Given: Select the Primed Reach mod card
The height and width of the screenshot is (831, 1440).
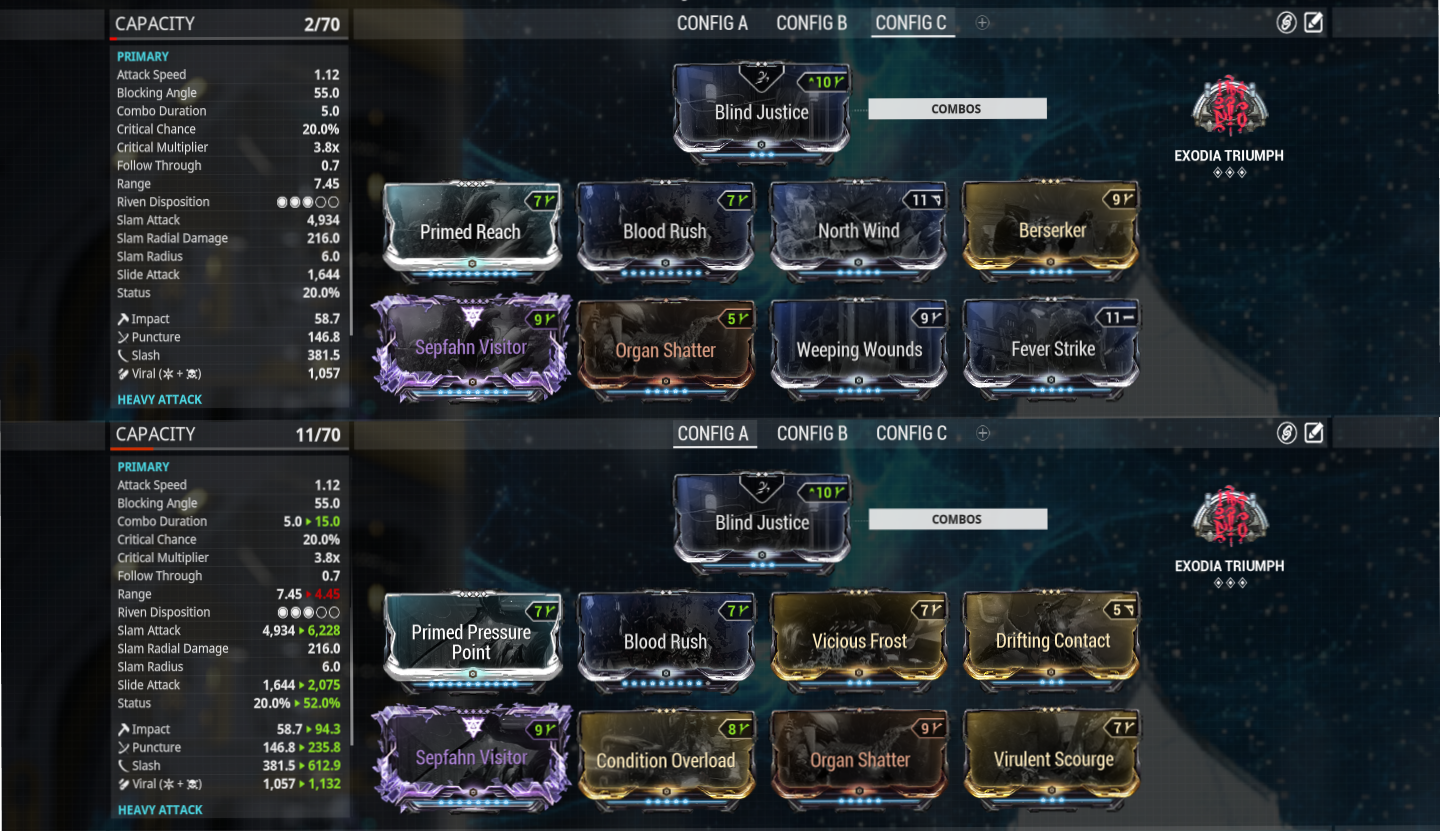Looking at the screenshot, I should (x=470, y=232).
